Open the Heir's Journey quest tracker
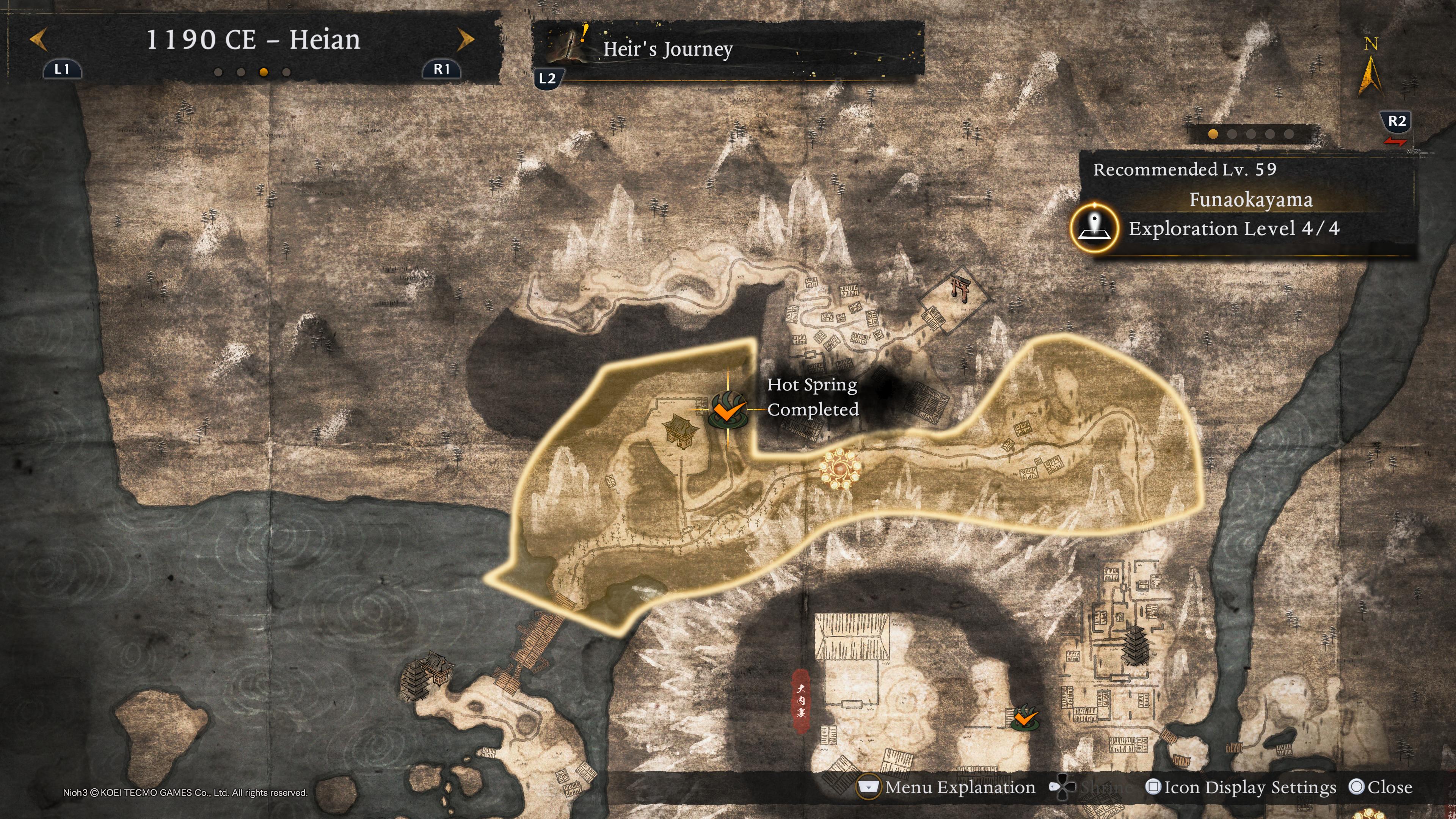 pyautogui.click(x=667, y=50)
